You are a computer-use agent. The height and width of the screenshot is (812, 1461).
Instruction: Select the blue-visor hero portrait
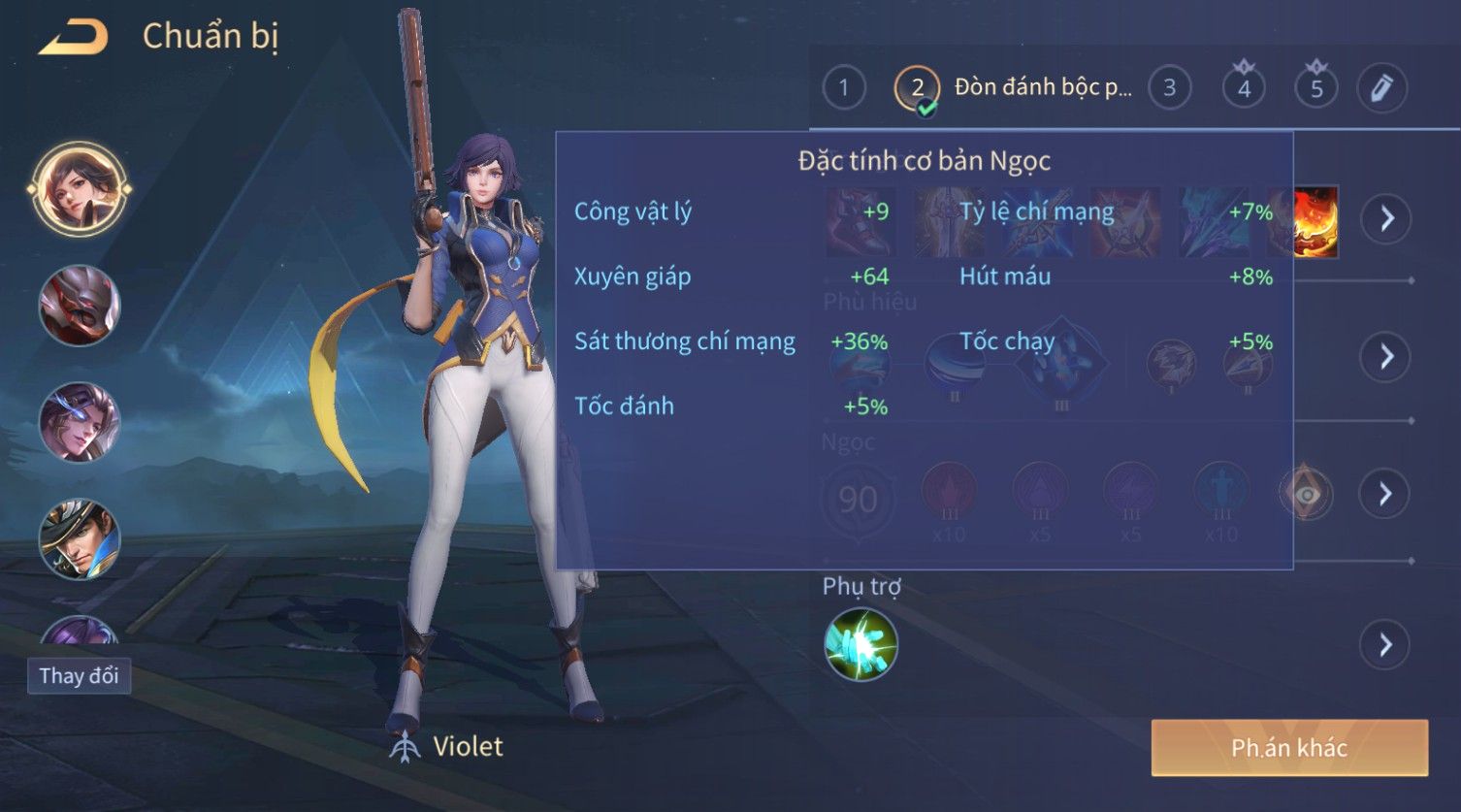pyautogui.click(x=79, y=422)
